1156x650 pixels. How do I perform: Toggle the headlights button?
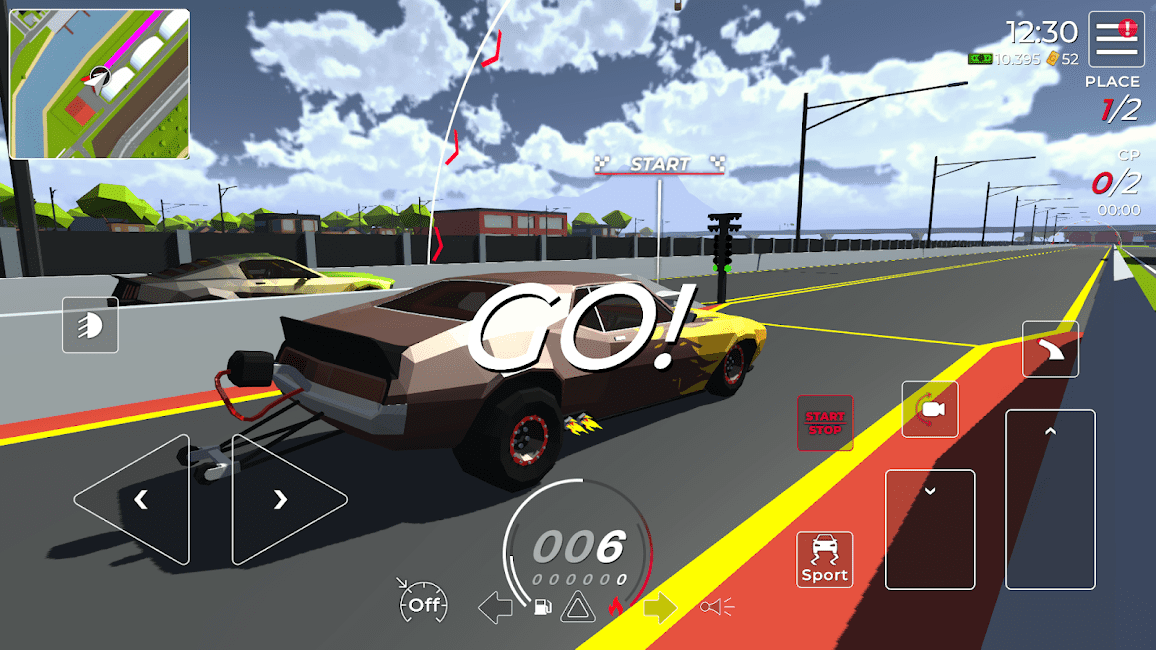(x=90, y=325)
